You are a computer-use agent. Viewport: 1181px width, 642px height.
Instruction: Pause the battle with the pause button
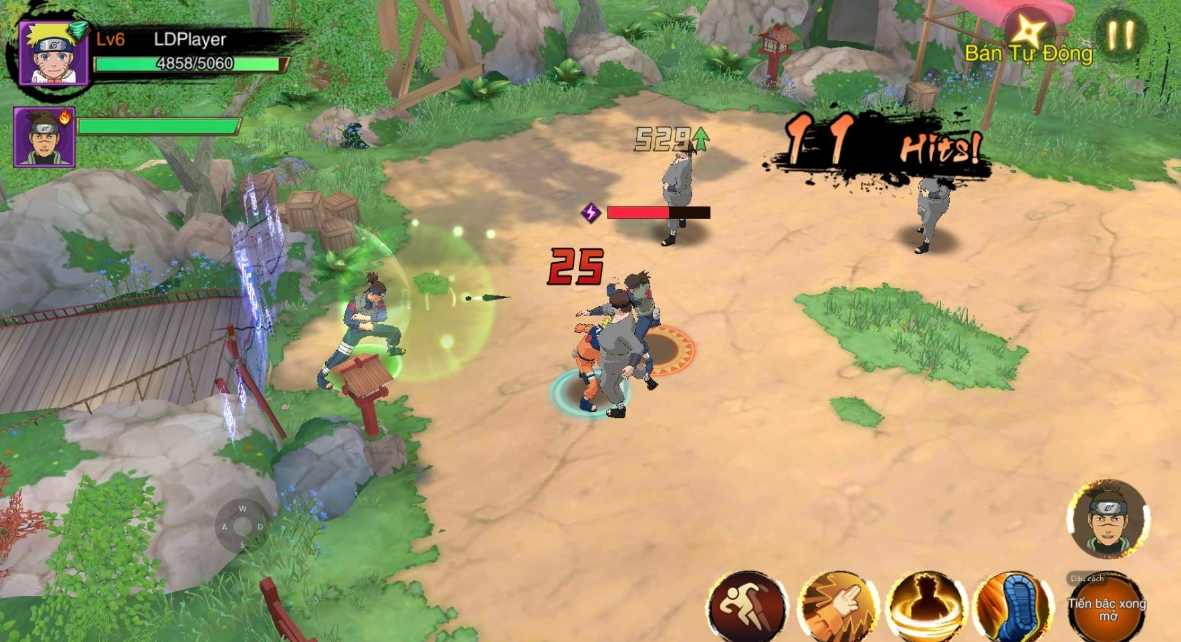(x=1120, y=35)
